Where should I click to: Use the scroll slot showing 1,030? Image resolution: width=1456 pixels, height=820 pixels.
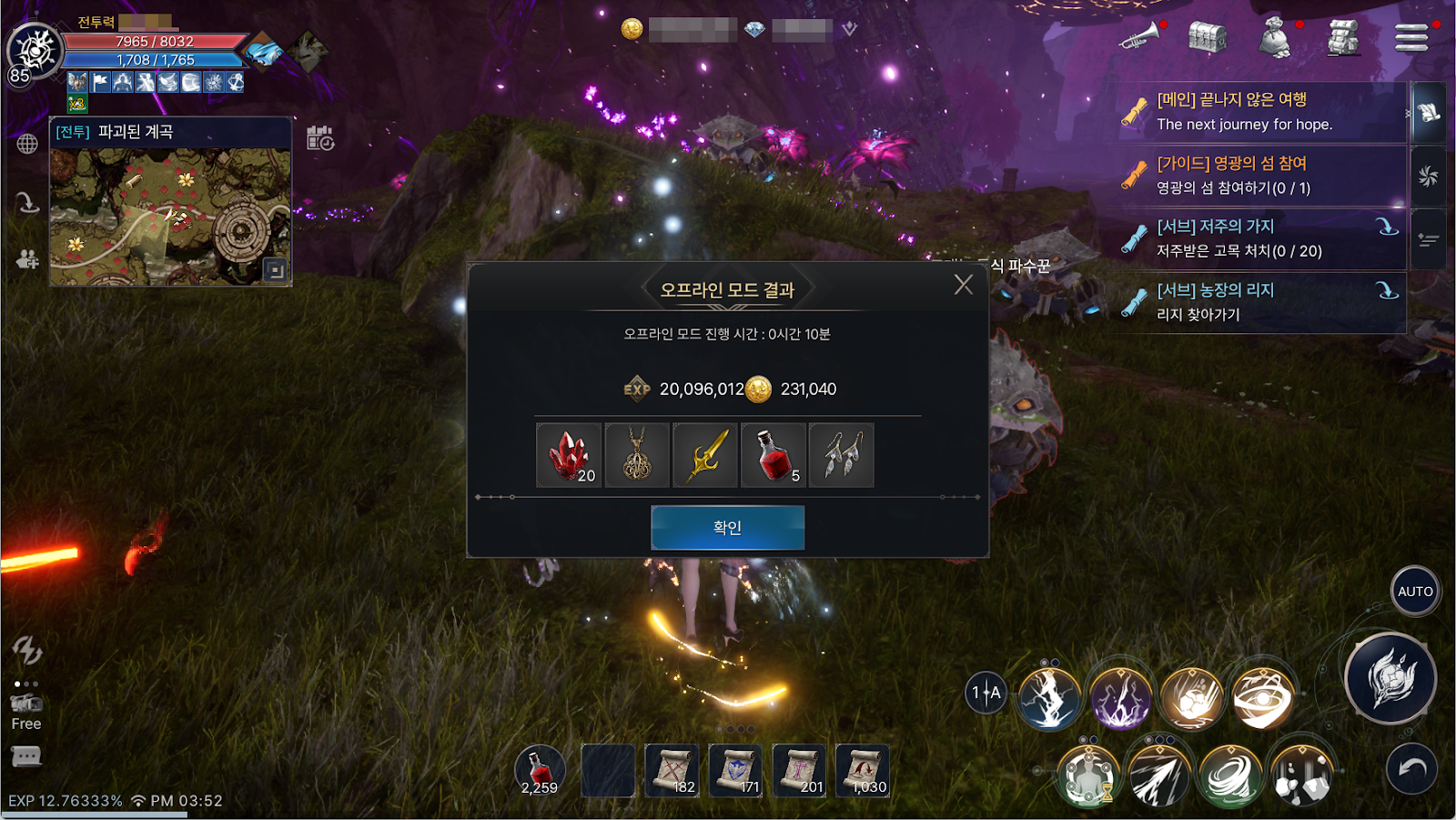pyautogui.click(x=863, y=771)
